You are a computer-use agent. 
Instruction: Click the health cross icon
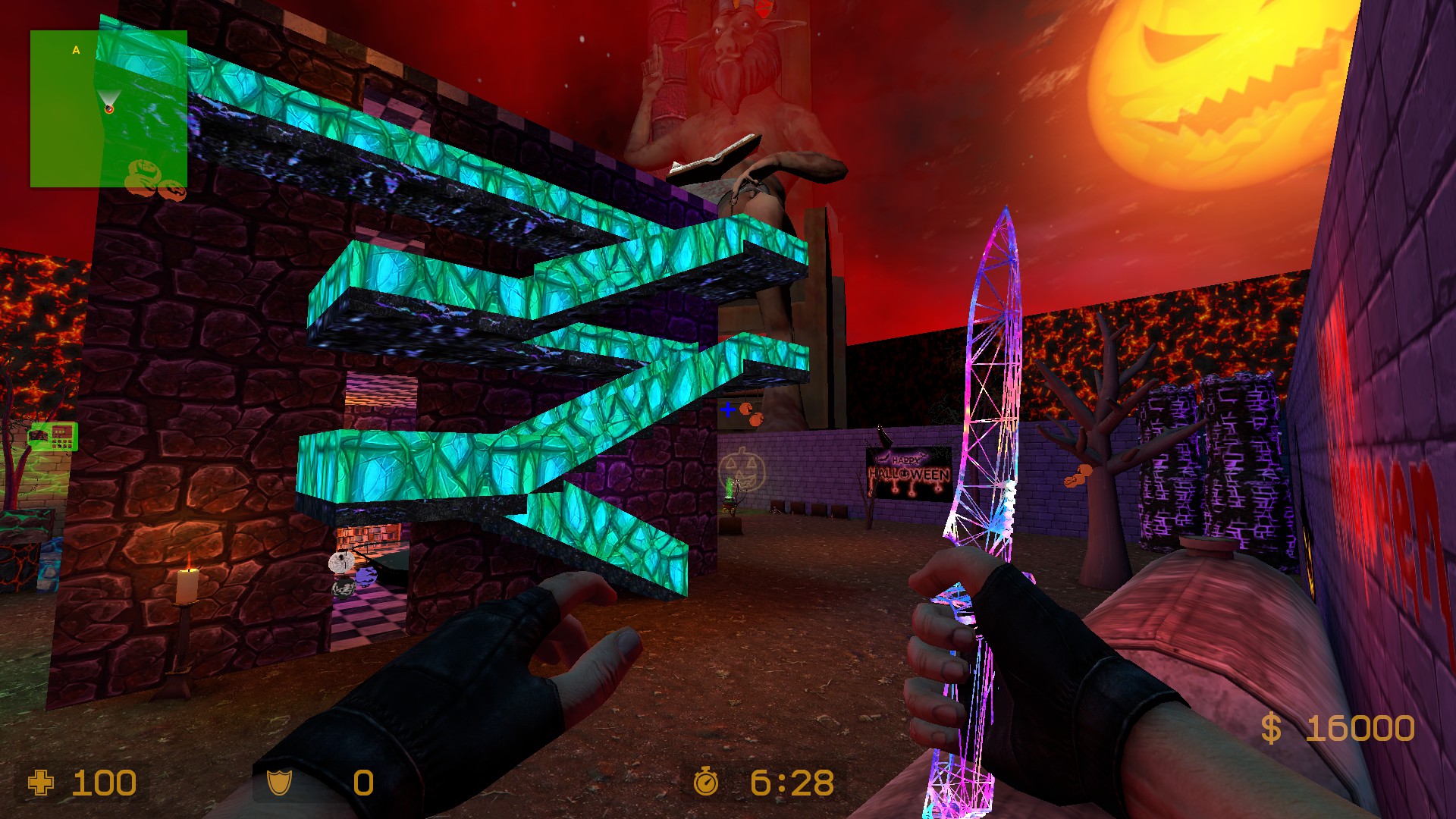[42, 783]
